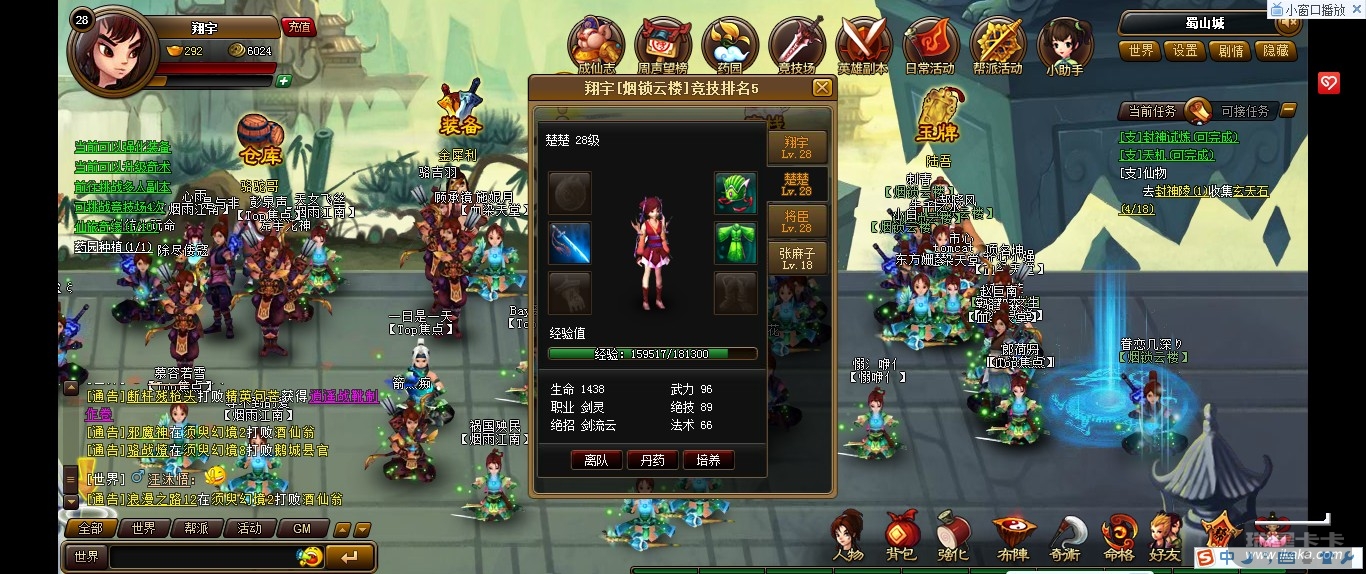The height and width of the screenshot is (574, 1366).
Task: Open the 竞技场 arena icon
Action: [797, 46]
